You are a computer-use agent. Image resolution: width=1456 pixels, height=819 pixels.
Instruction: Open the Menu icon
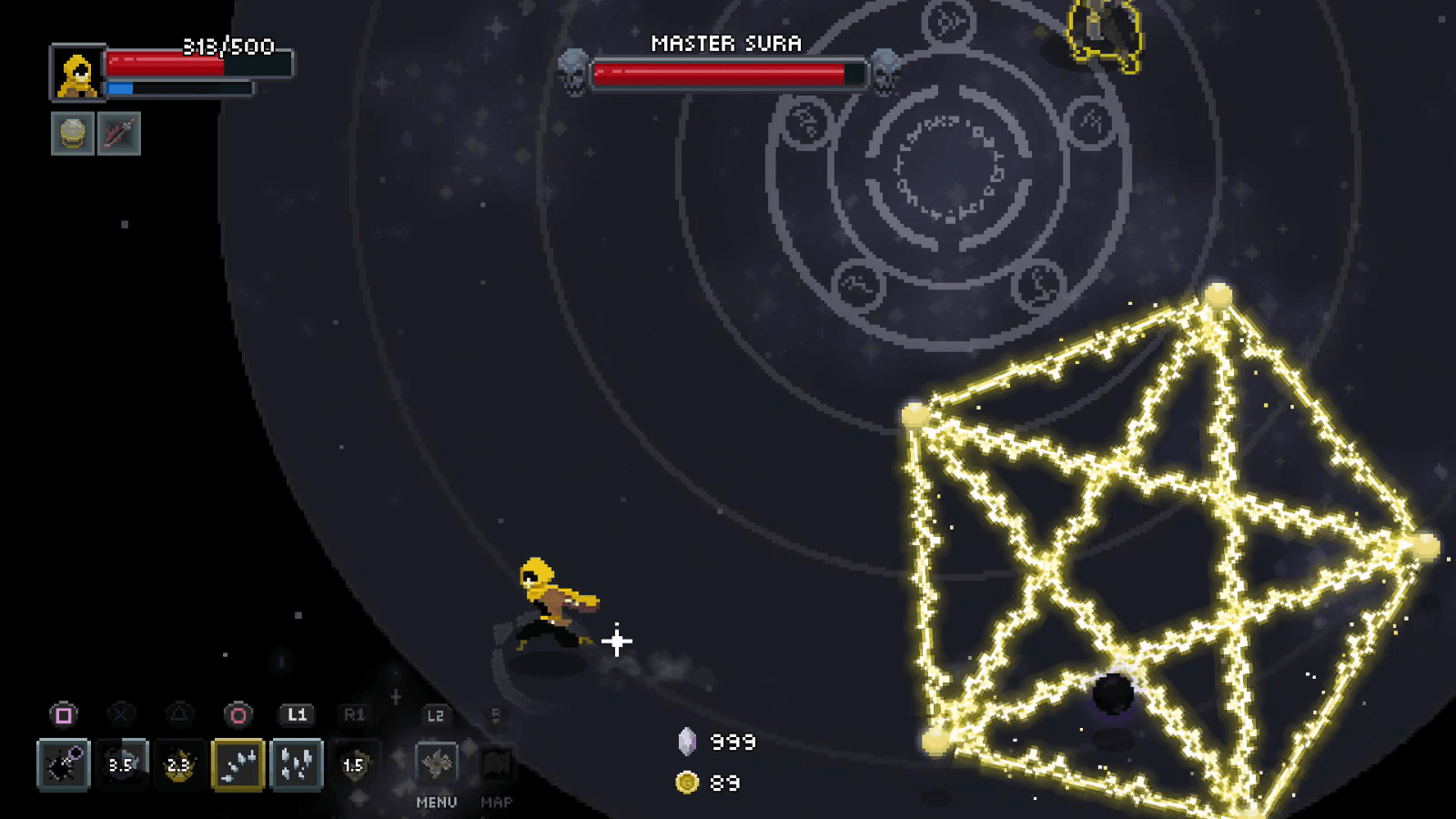[x=437, y=763]
